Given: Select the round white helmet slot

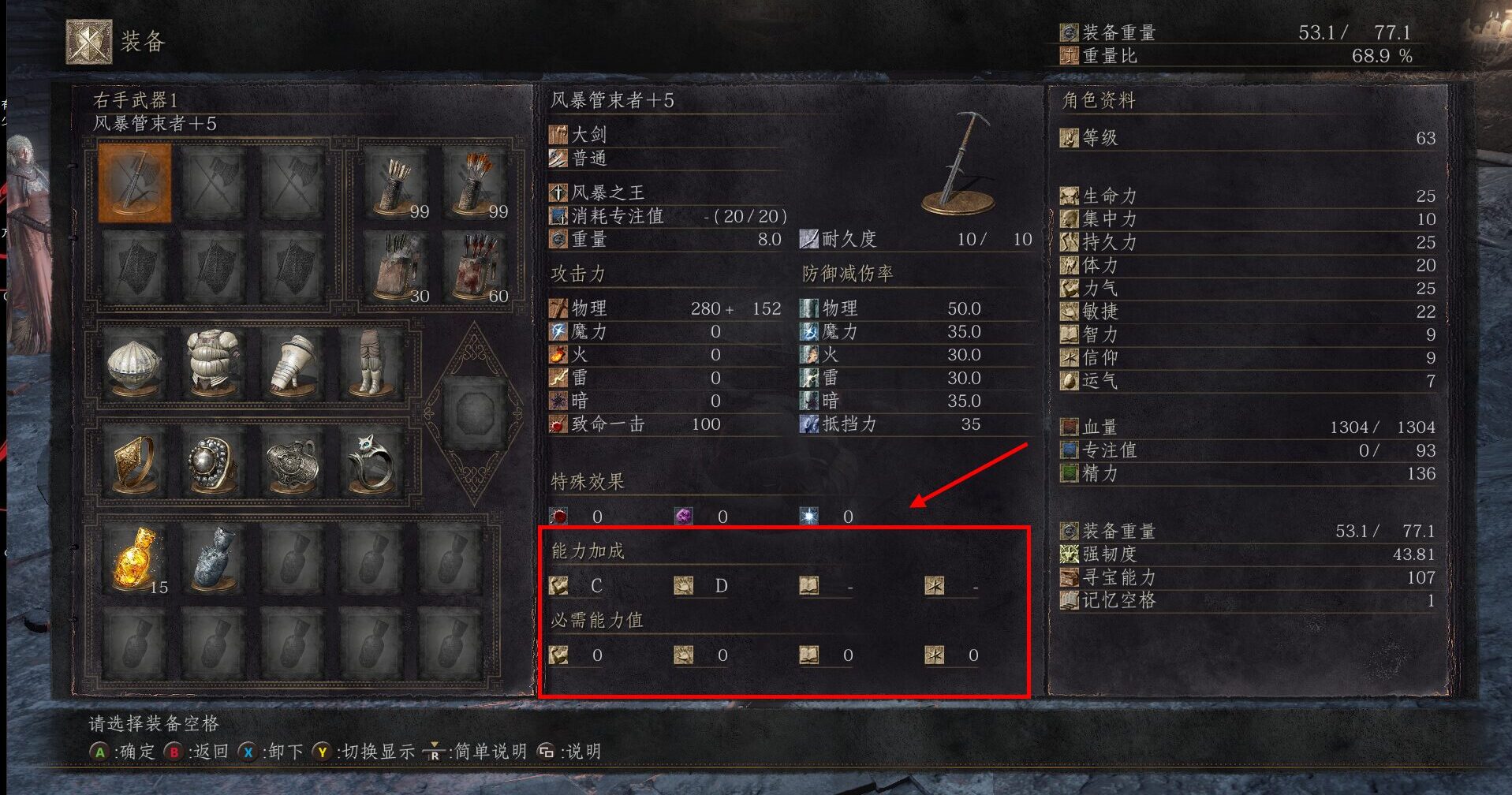Looking at the screenshot, I should click(134, 364).
